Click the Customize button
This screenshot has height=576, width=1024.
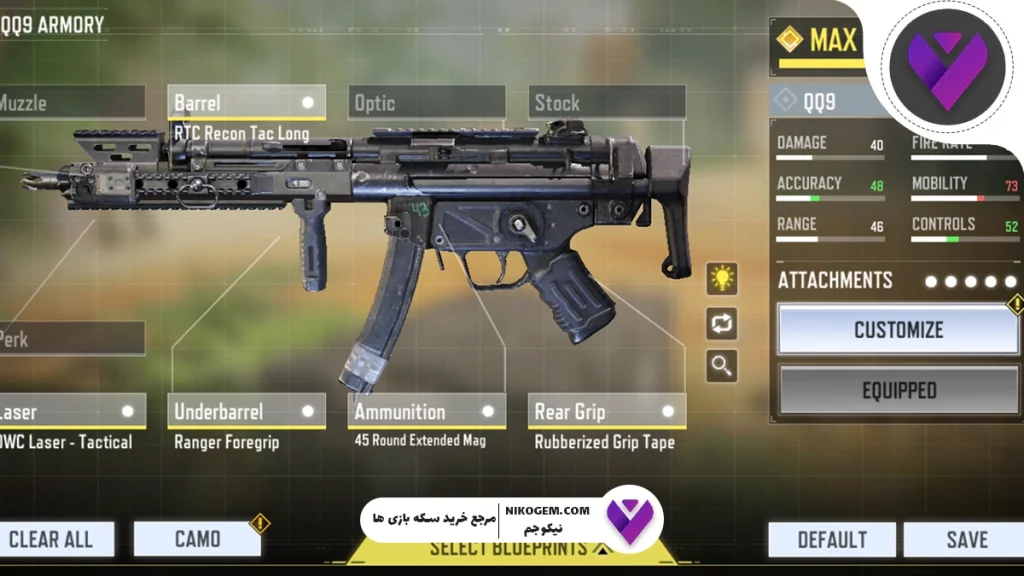[x=898, y=330]
